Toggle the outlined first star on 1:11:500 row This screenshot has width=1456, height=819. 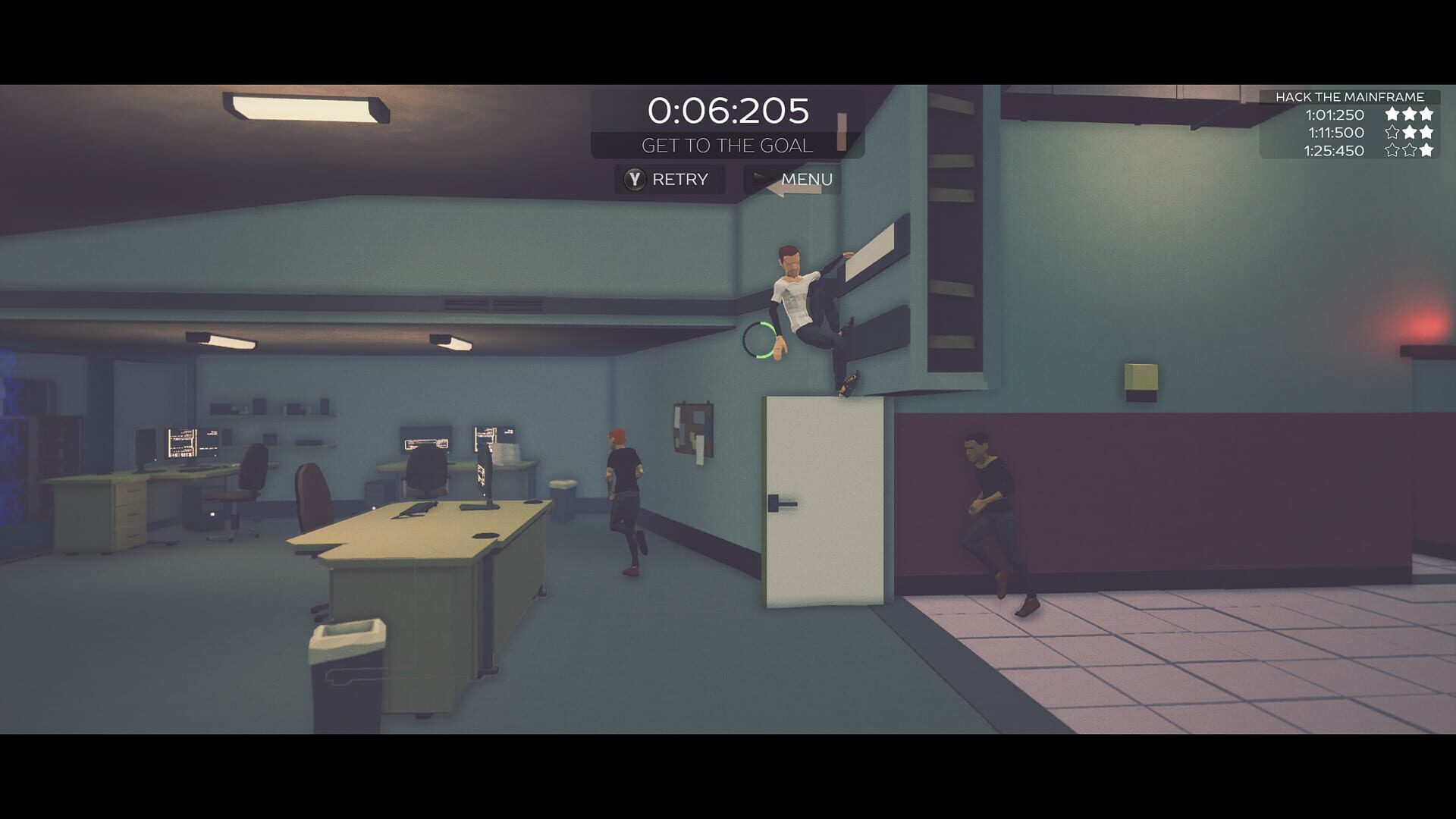[x=1392, y=133]
